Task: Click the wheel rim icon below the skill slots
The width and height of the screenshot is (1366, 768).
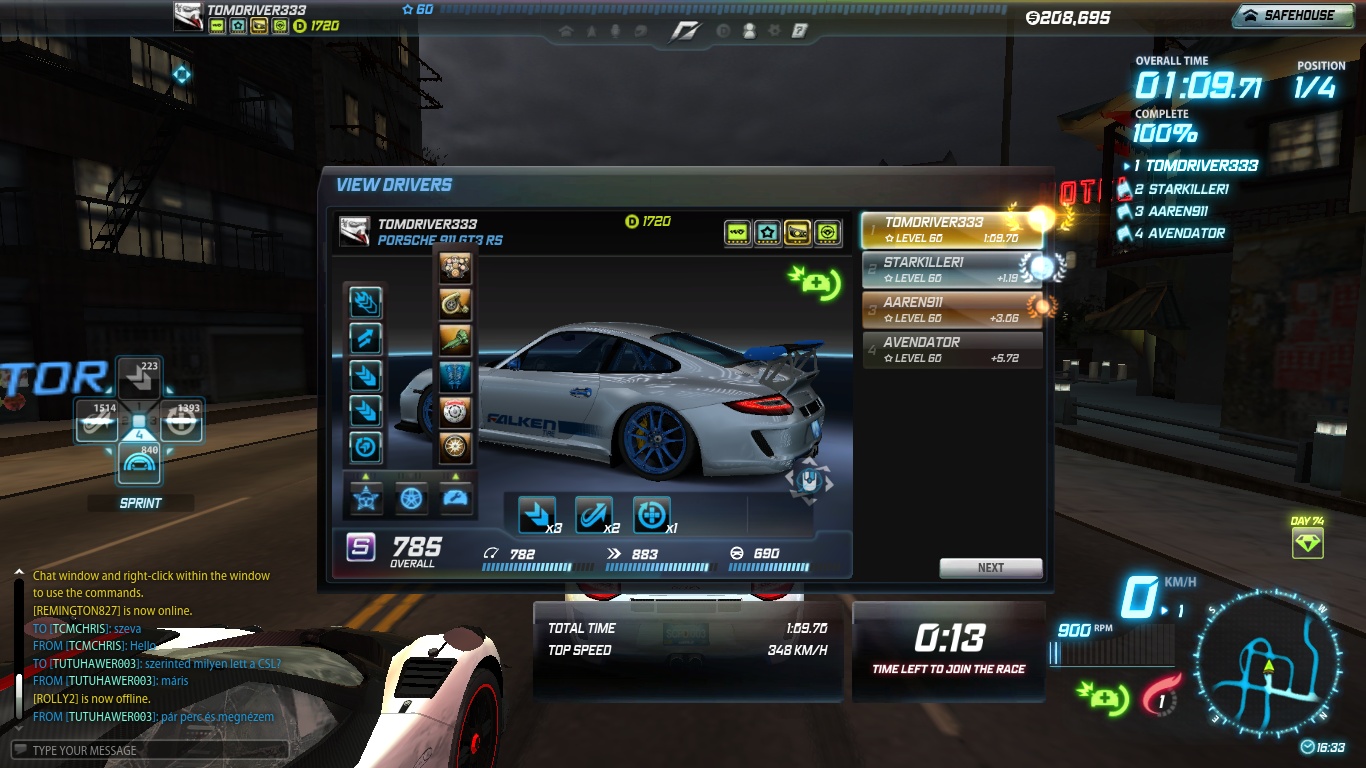Action: pos(411,498)
